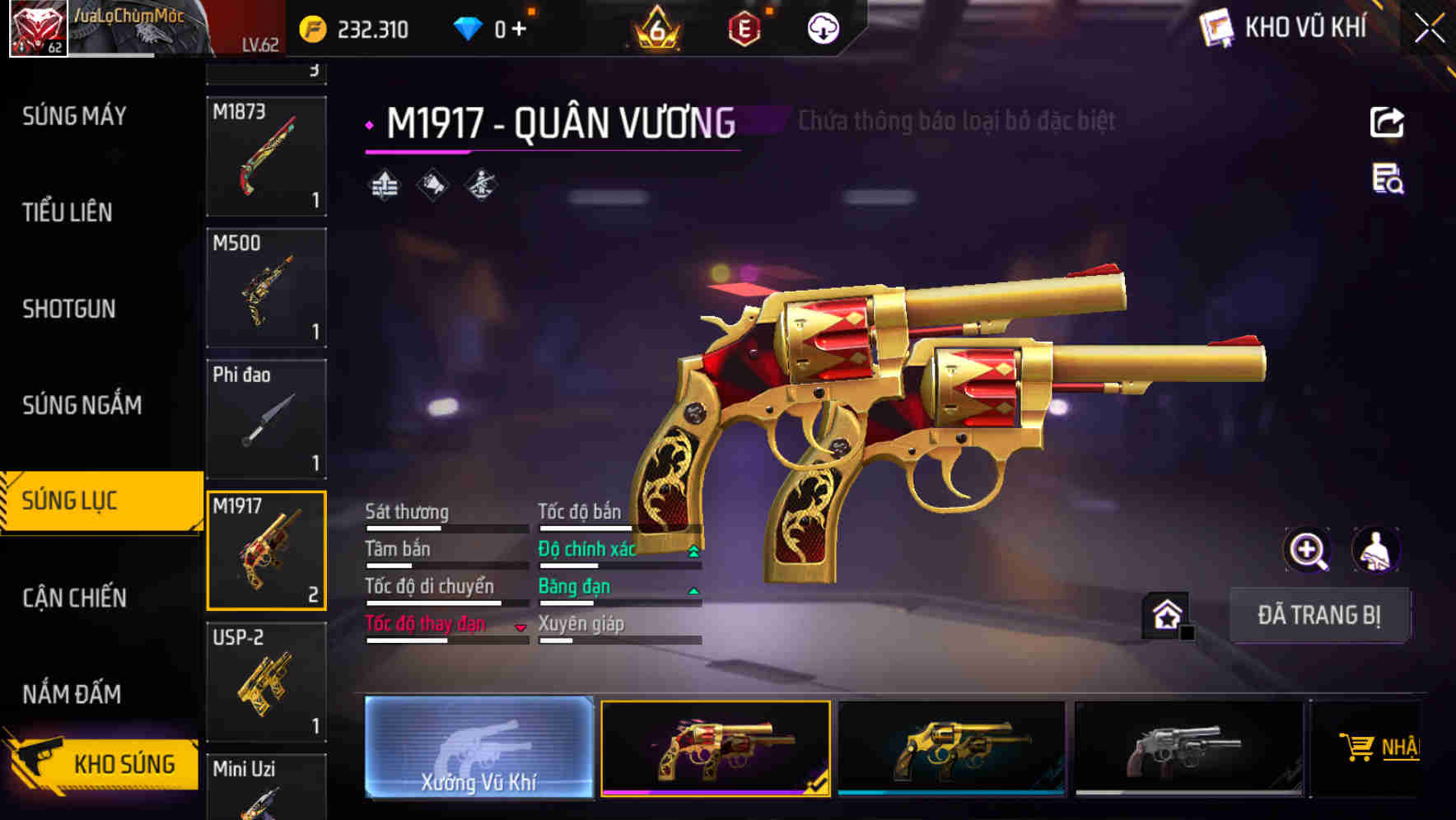The height and width of the screenshot is (820, 1456).
Task: Click the level 6 crown badge icon
Action: 655,26
